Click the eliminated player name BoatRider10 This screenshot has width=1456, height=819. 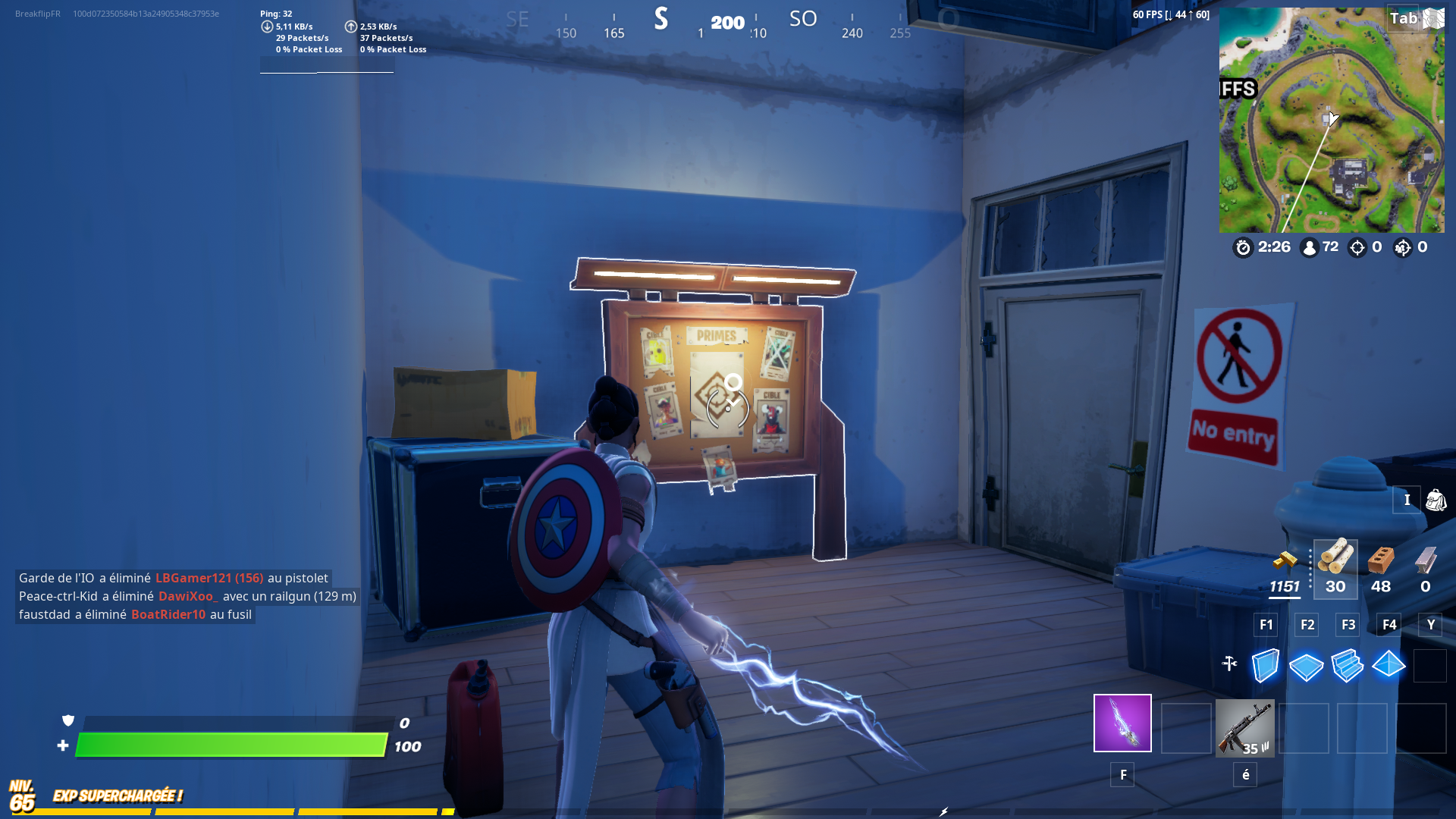pyautogui.click(x=168, y=614)
